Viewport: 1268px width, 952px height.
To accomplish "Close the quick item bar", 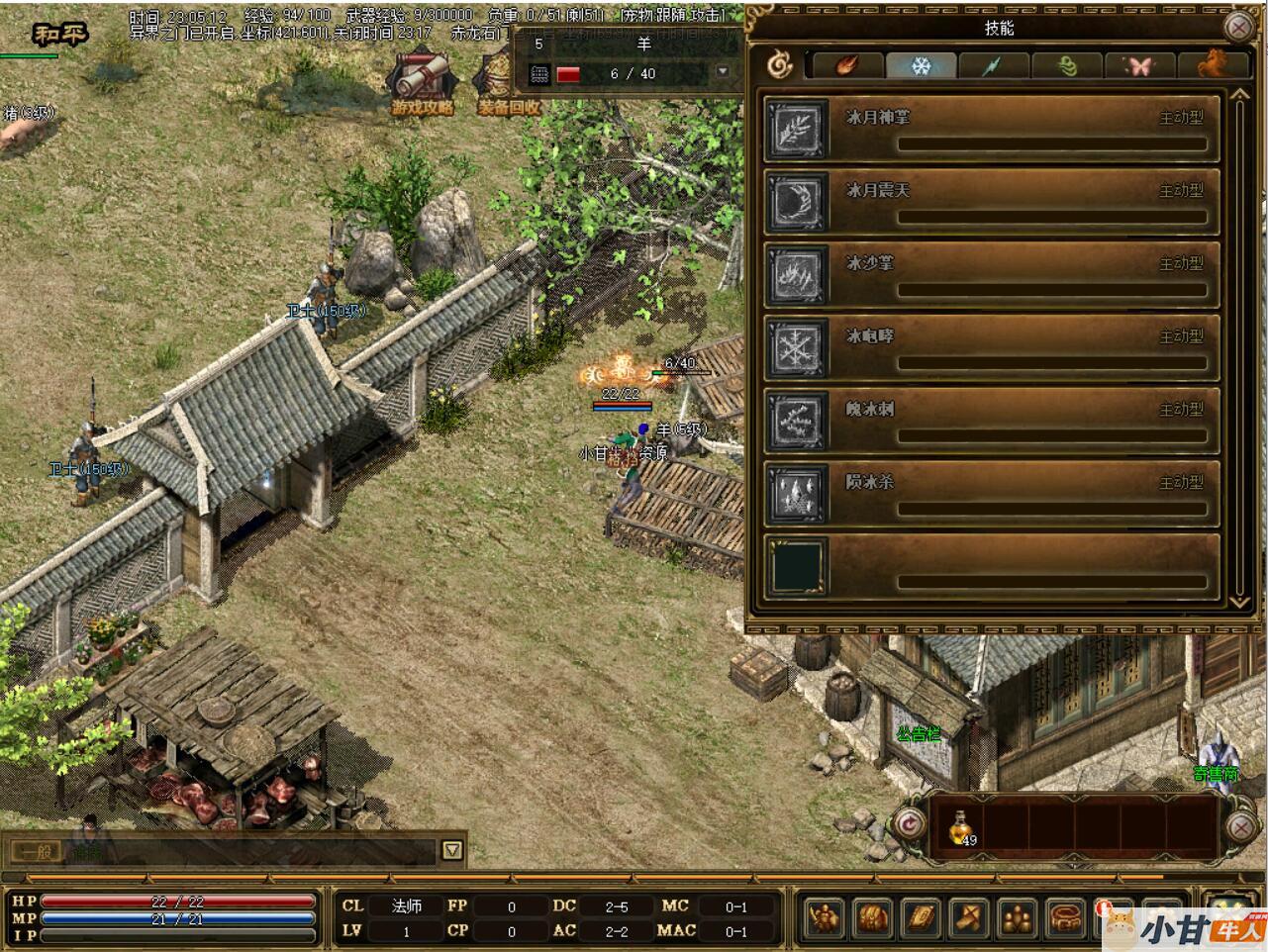I will pyautogui.click(x=1240, y=824).
